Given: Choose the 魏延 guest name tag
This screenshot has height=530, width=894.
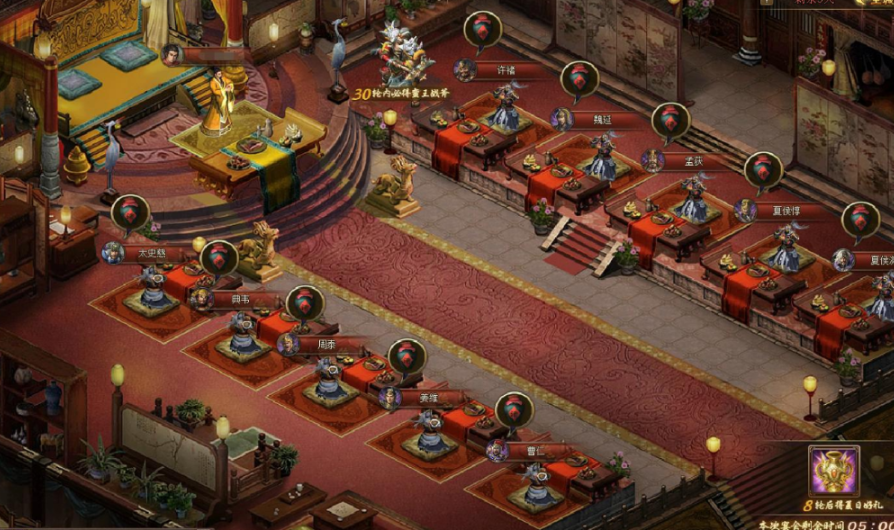Looking at the screenshot, I should tap(602, 119).
